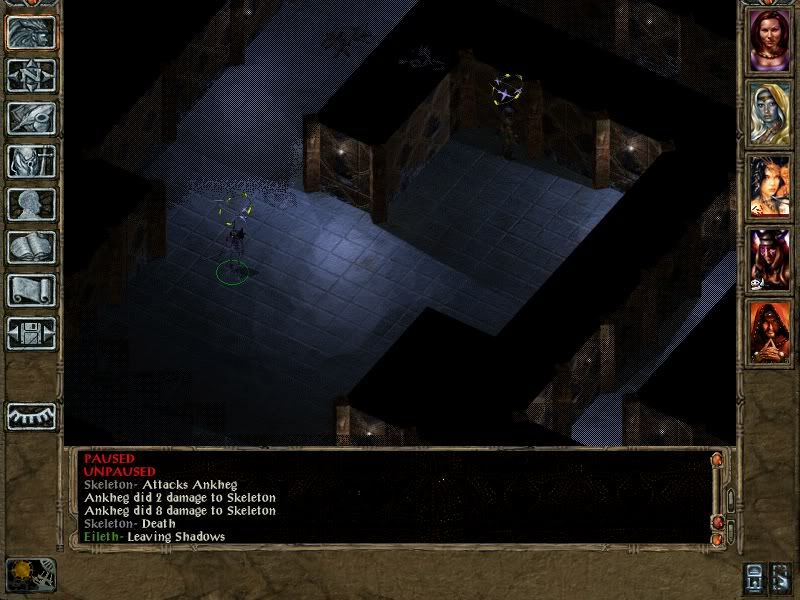Select the dark-haired woman's portrait
The height and width of the screenshot is (600, 800).
pos(770,186)
